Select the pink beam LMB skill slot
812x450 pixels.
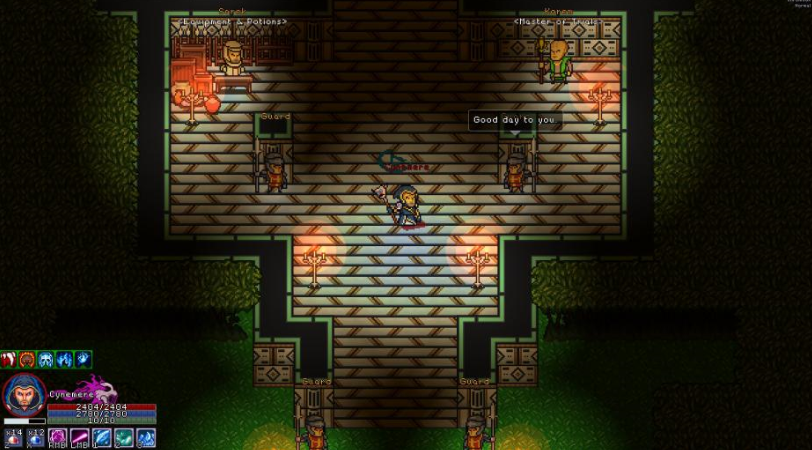point(80,438)
